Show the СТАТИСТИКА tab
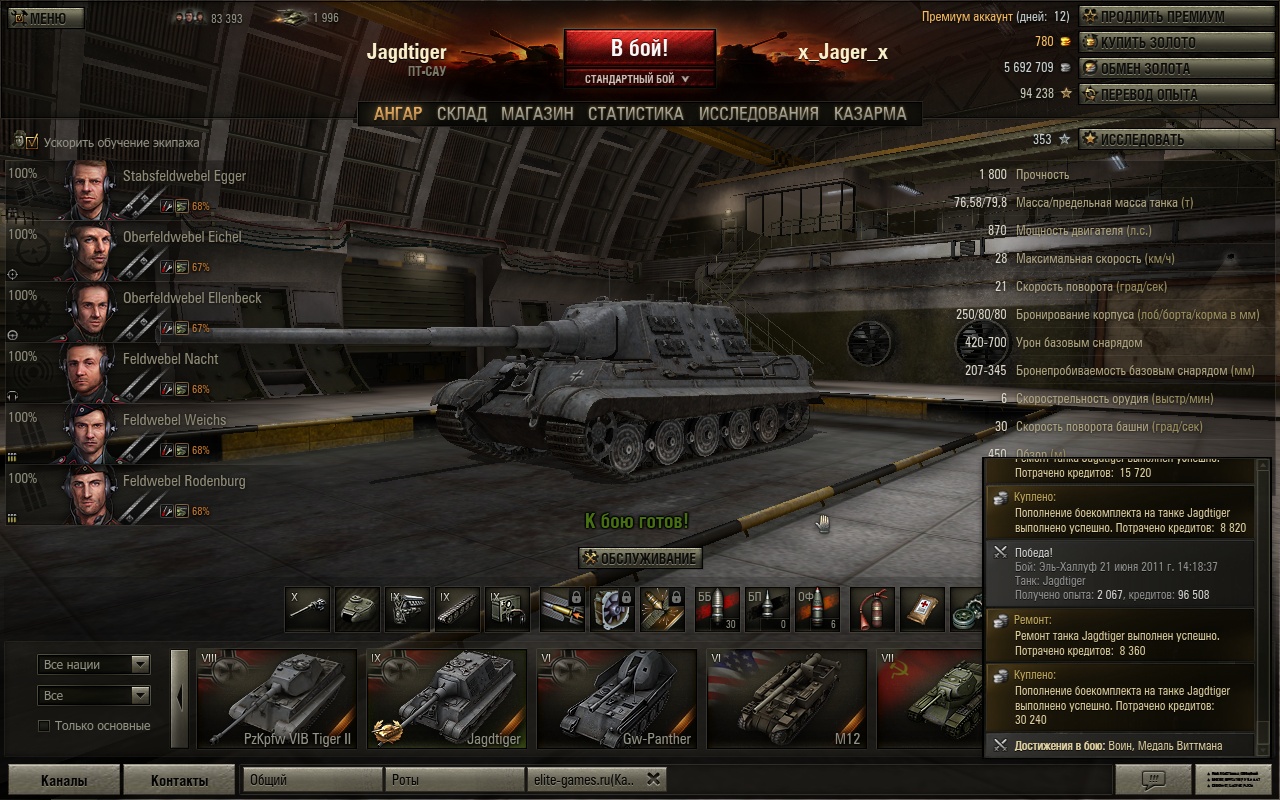 [x=635, y=114]
